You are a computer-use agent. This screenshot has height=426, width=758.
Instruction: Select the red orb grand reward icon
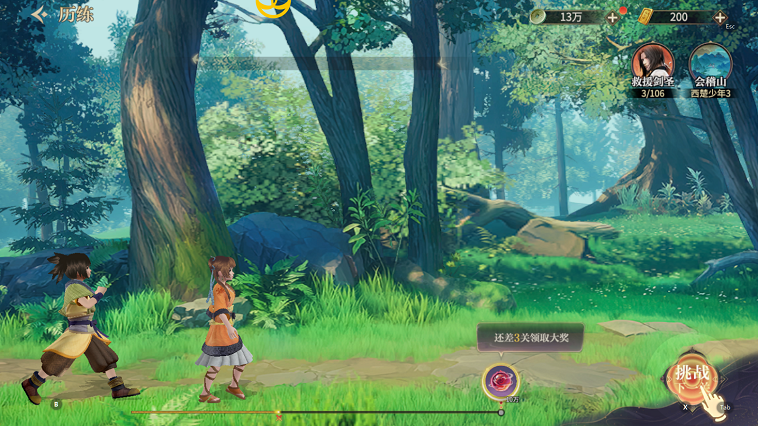500,381
